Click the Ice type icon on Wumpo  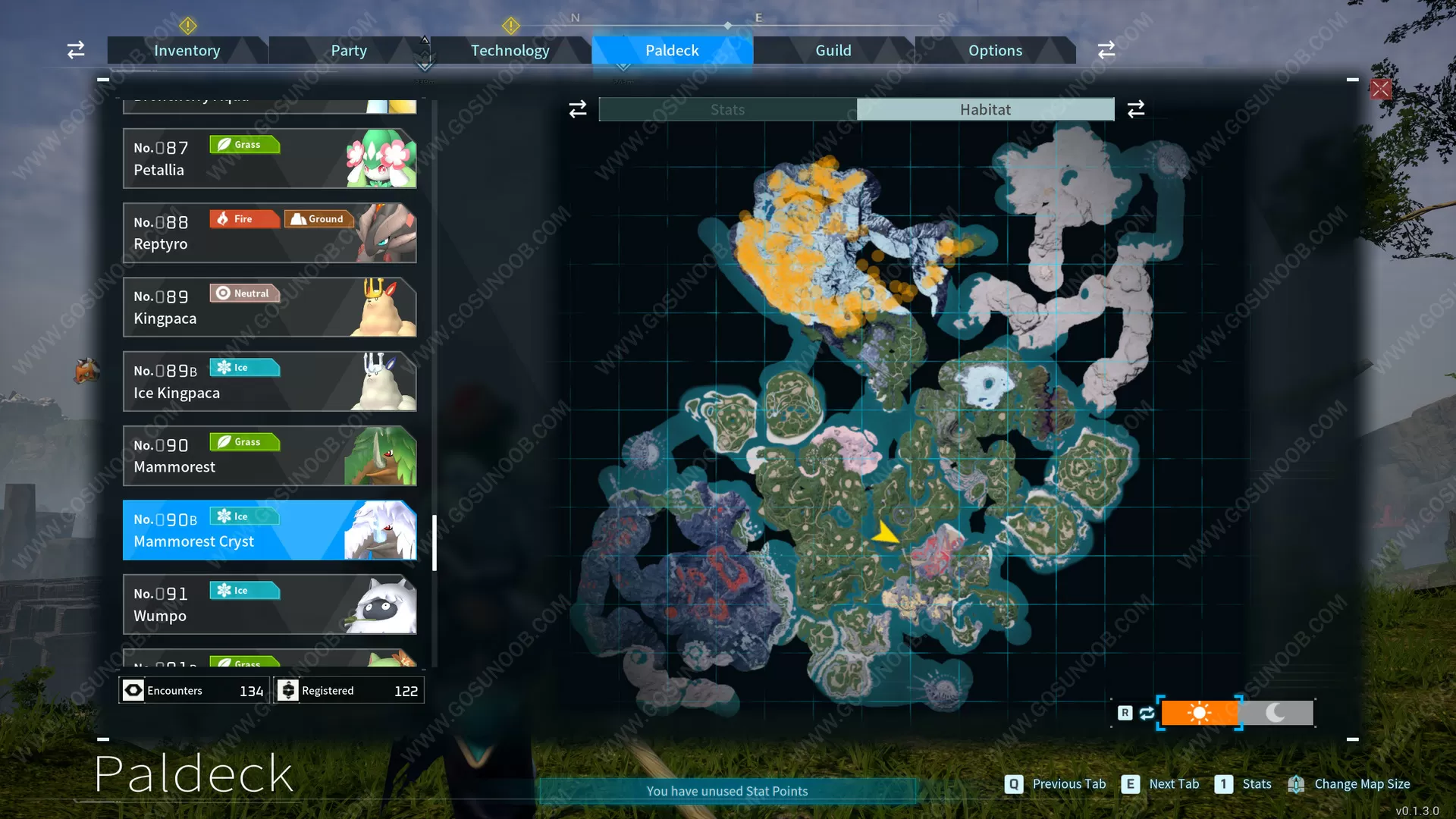tap(244, 590)
